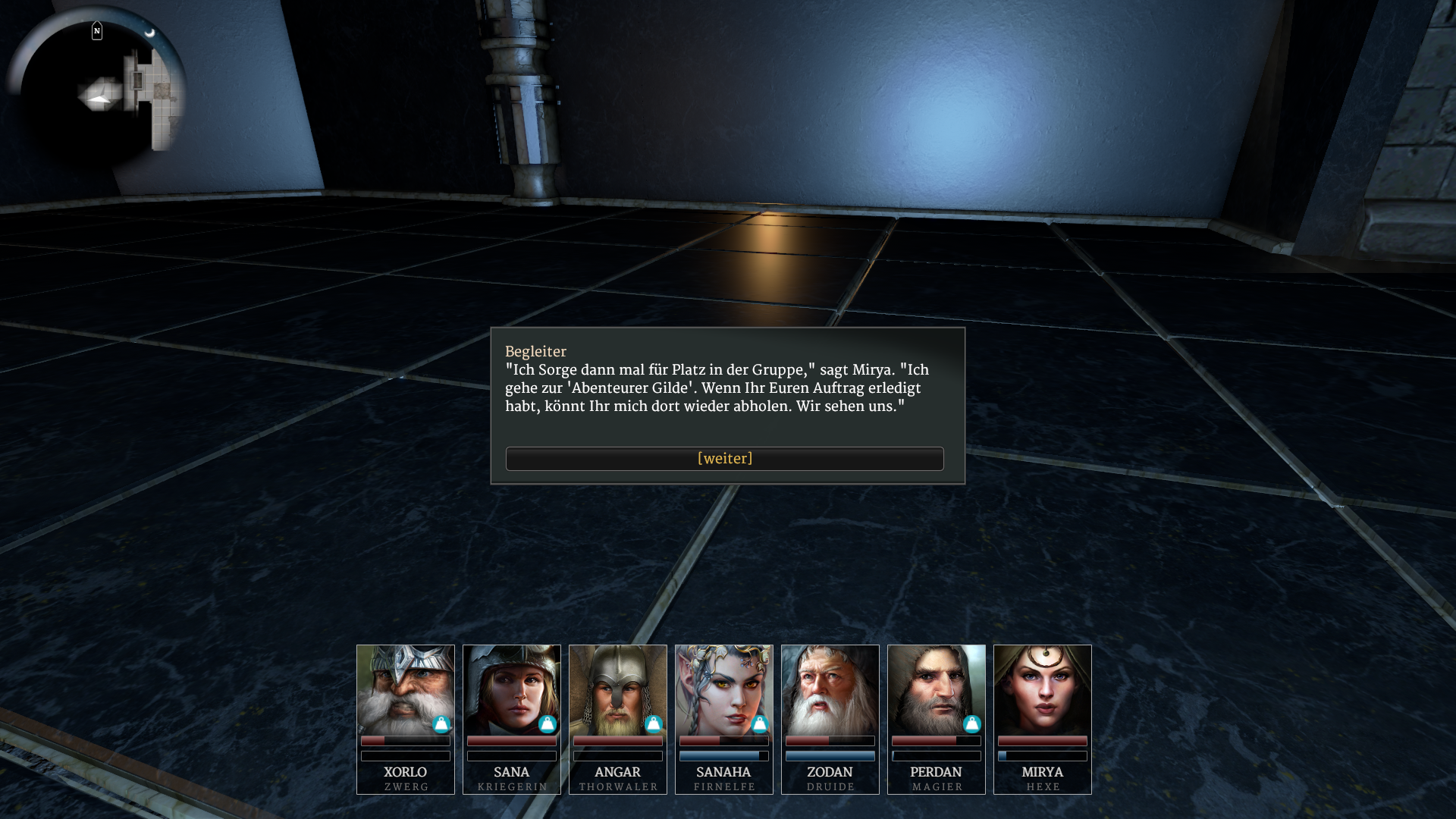Select Mirya the Hexe portrait

[1042, 689]
